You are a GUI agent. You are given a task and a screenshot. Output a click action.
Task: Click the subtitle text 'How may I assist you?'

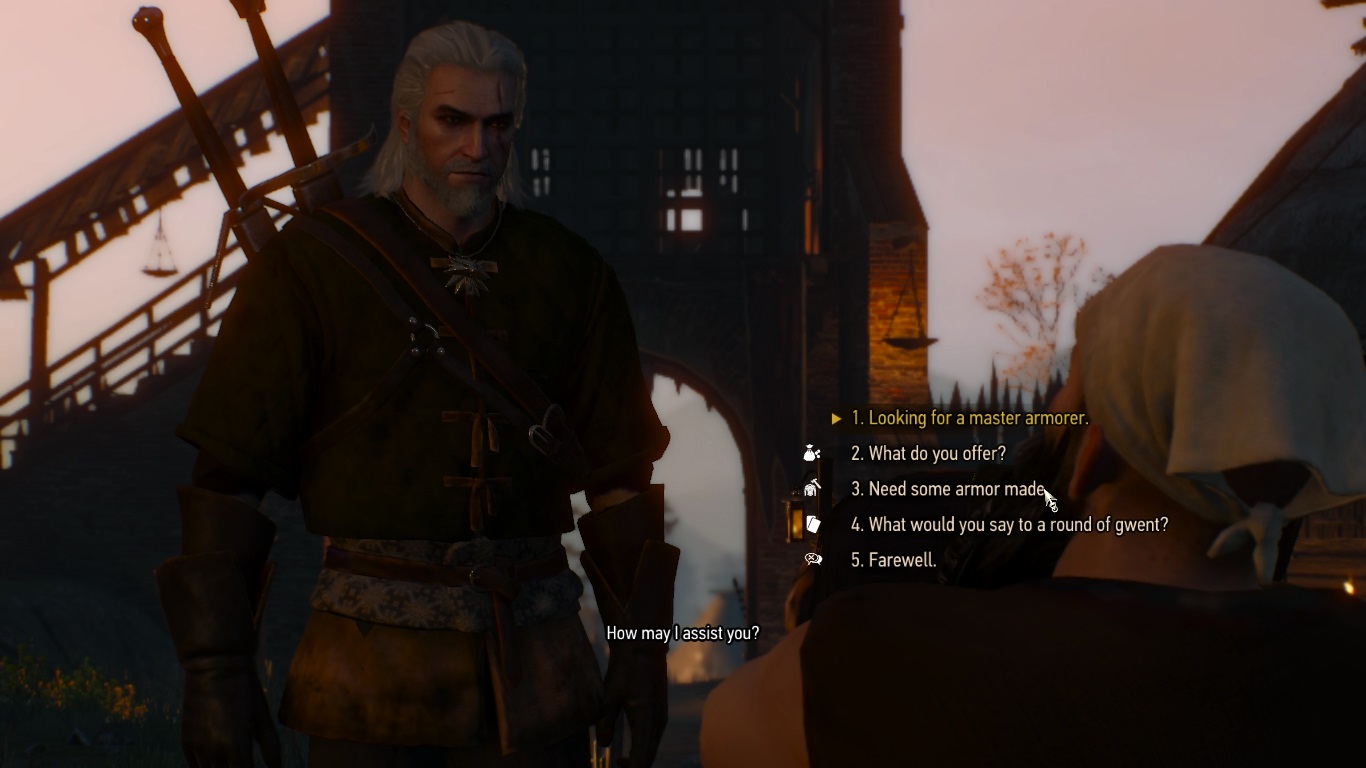coord(683,632)
